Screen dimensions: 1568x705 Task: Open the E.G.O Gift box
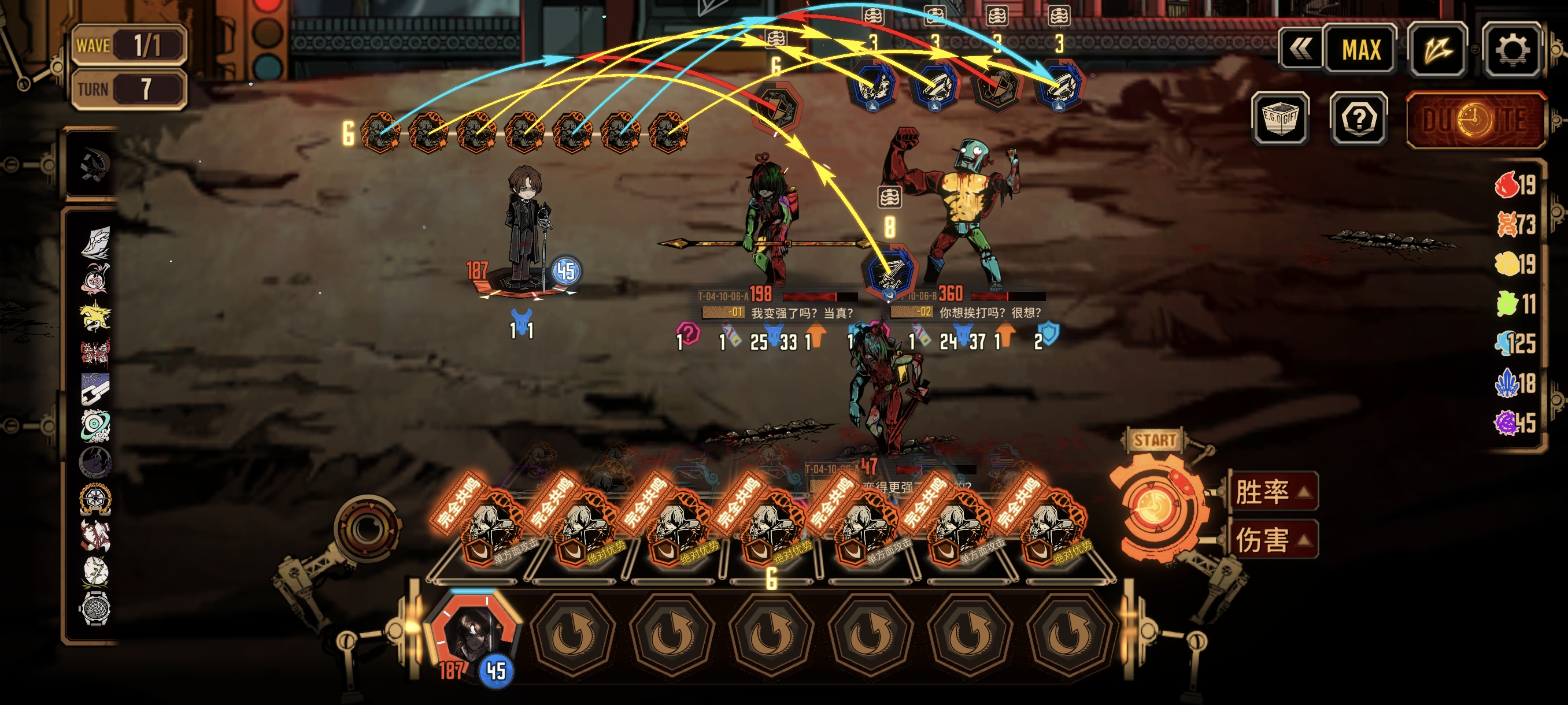click(1279, 118)
